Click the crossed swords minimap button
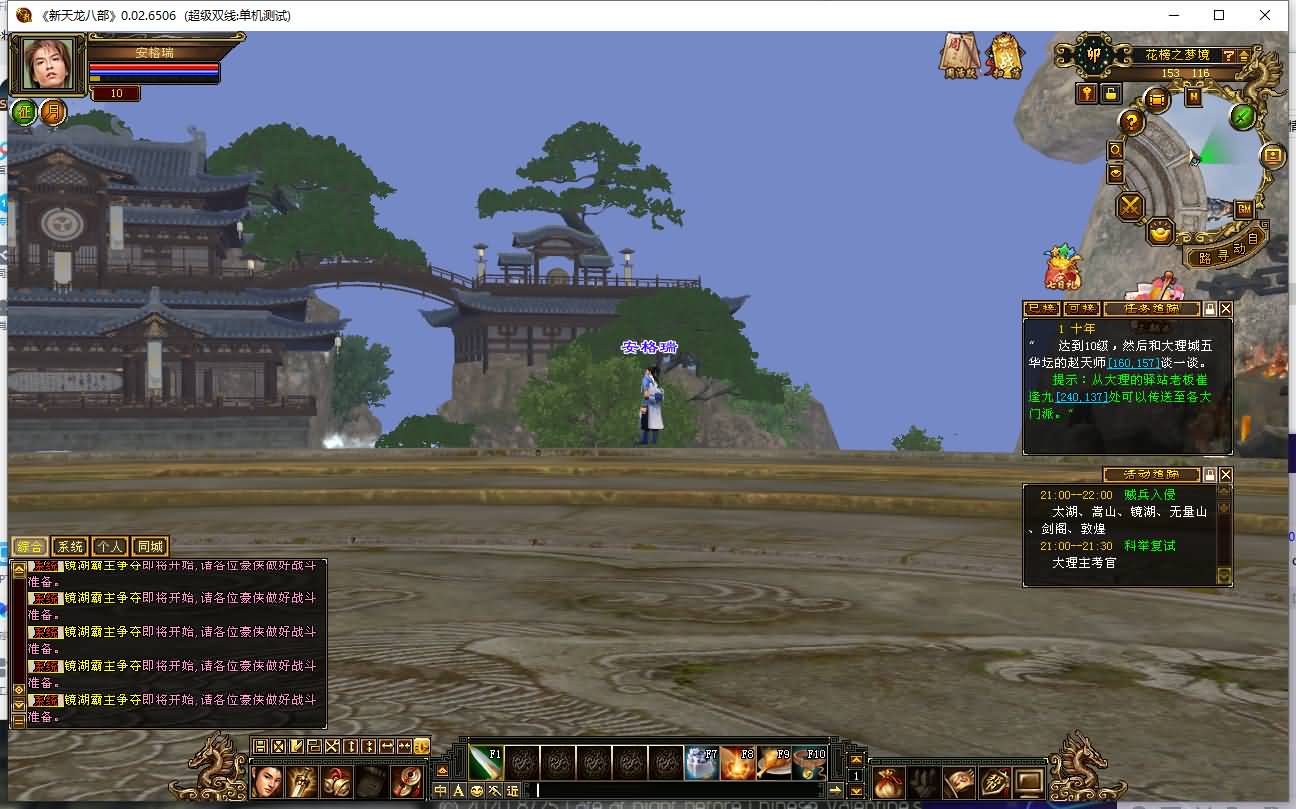1296x809 pixels. point(1130,207)
